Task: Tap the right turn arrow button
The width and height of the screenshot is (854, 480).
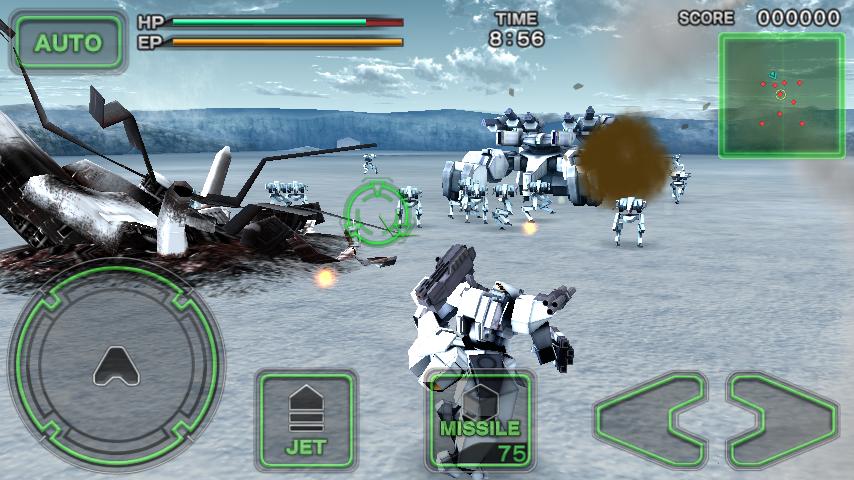Action: coord(783,420)
